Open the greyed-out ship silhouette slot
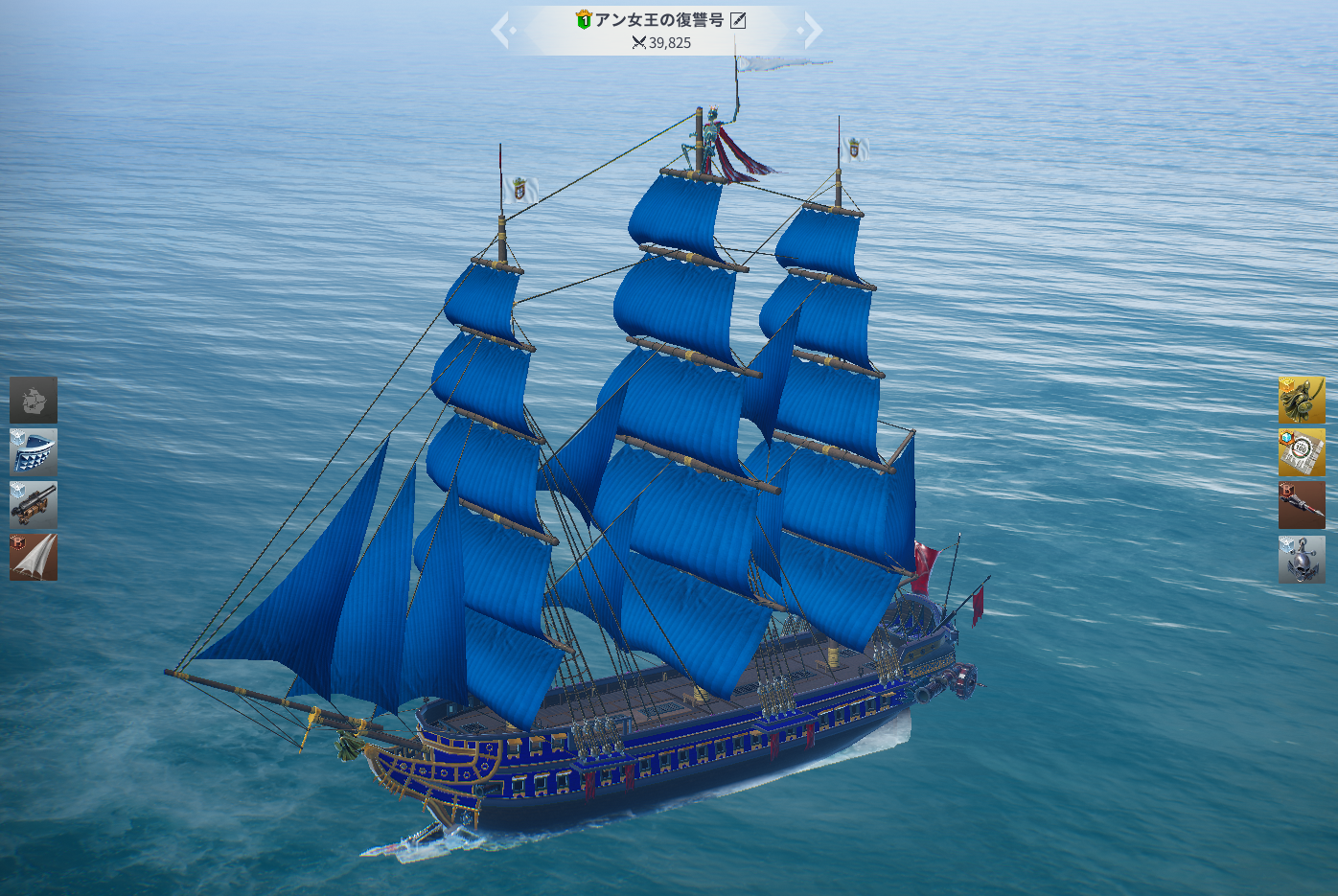 point(34,400)
